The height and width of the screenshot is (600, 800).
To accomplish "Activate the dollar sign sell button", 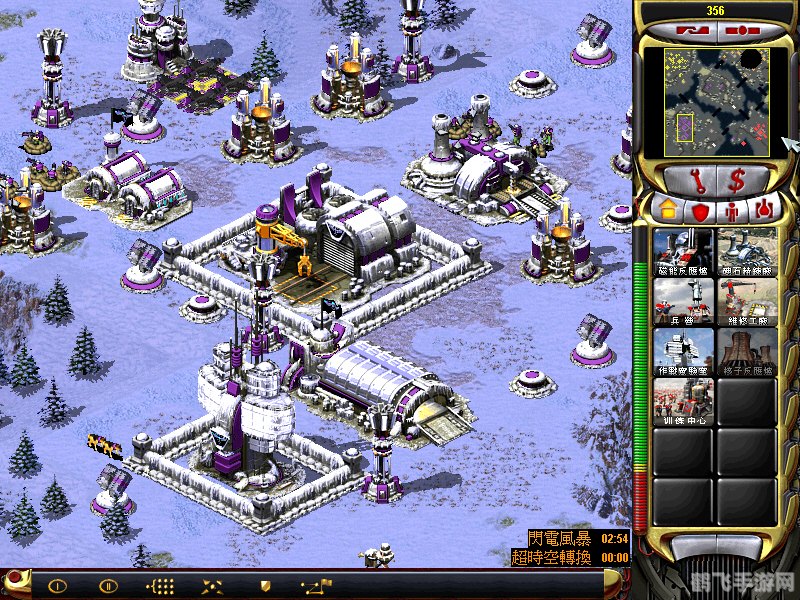I will 740,181.
